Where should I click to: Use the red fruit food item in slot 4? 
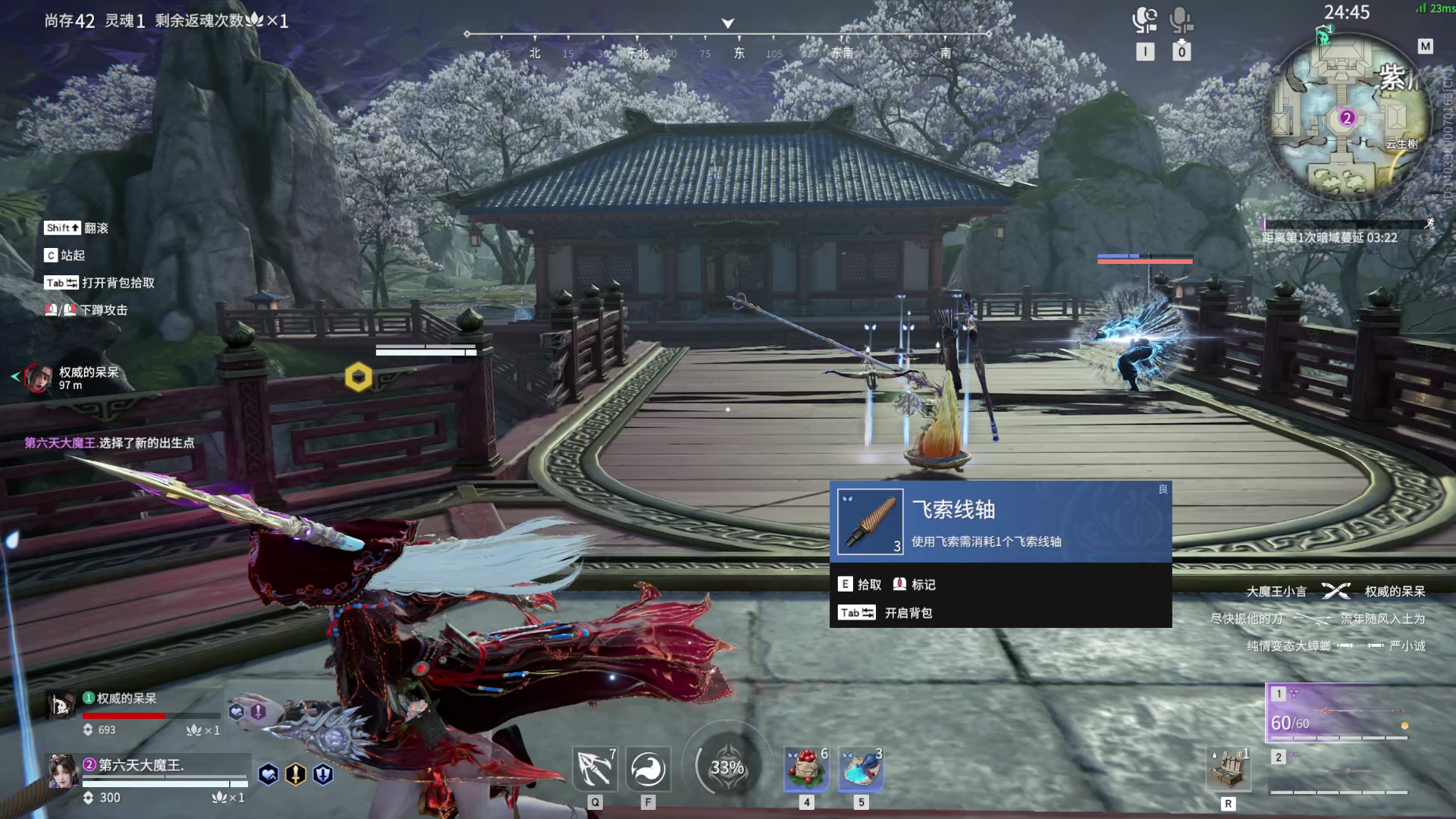pyautogui.click(x=806, y=769)
